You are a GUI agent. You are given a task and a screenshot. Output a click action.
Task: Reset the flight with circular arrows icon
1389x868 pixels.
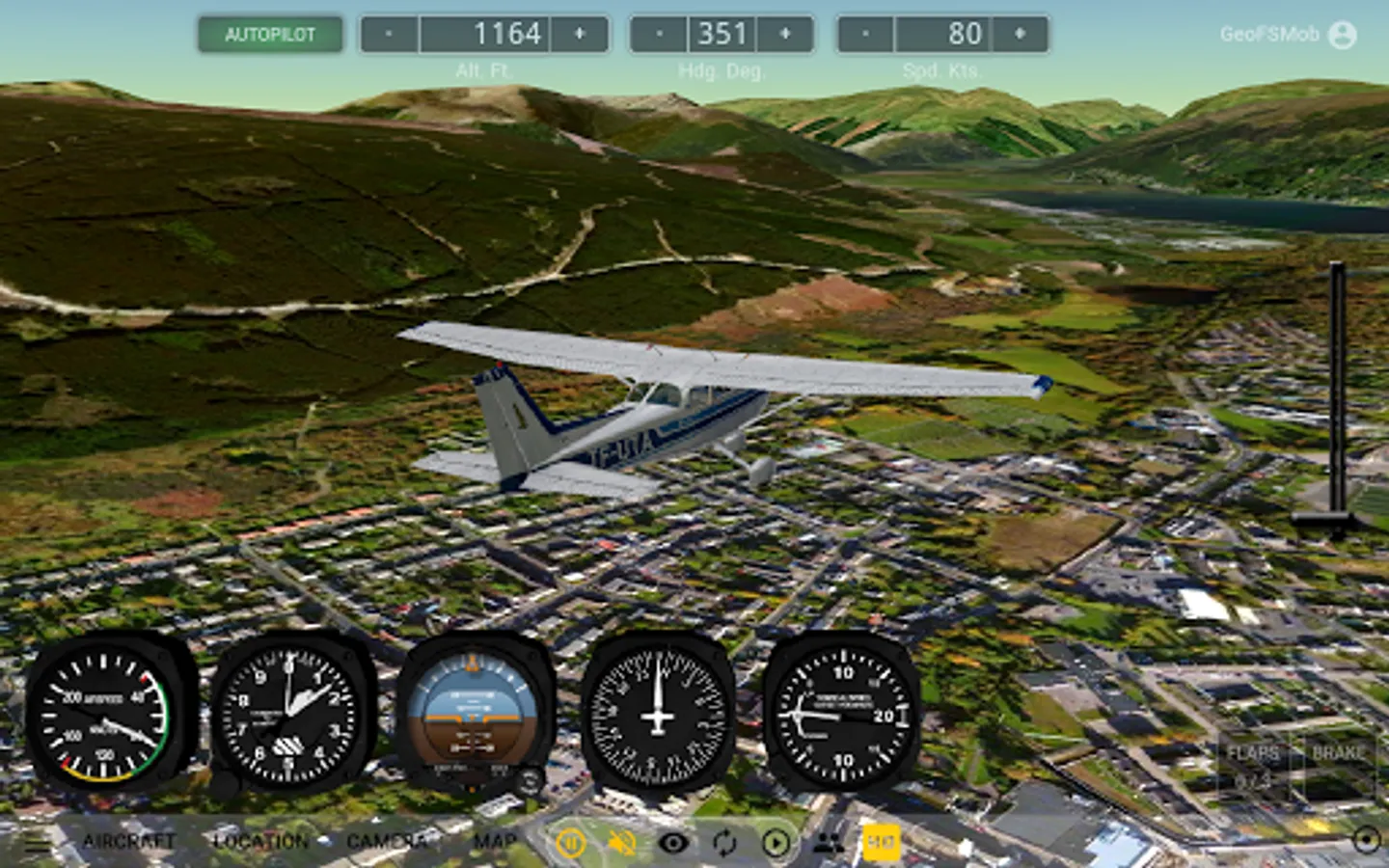pos(724,844)
